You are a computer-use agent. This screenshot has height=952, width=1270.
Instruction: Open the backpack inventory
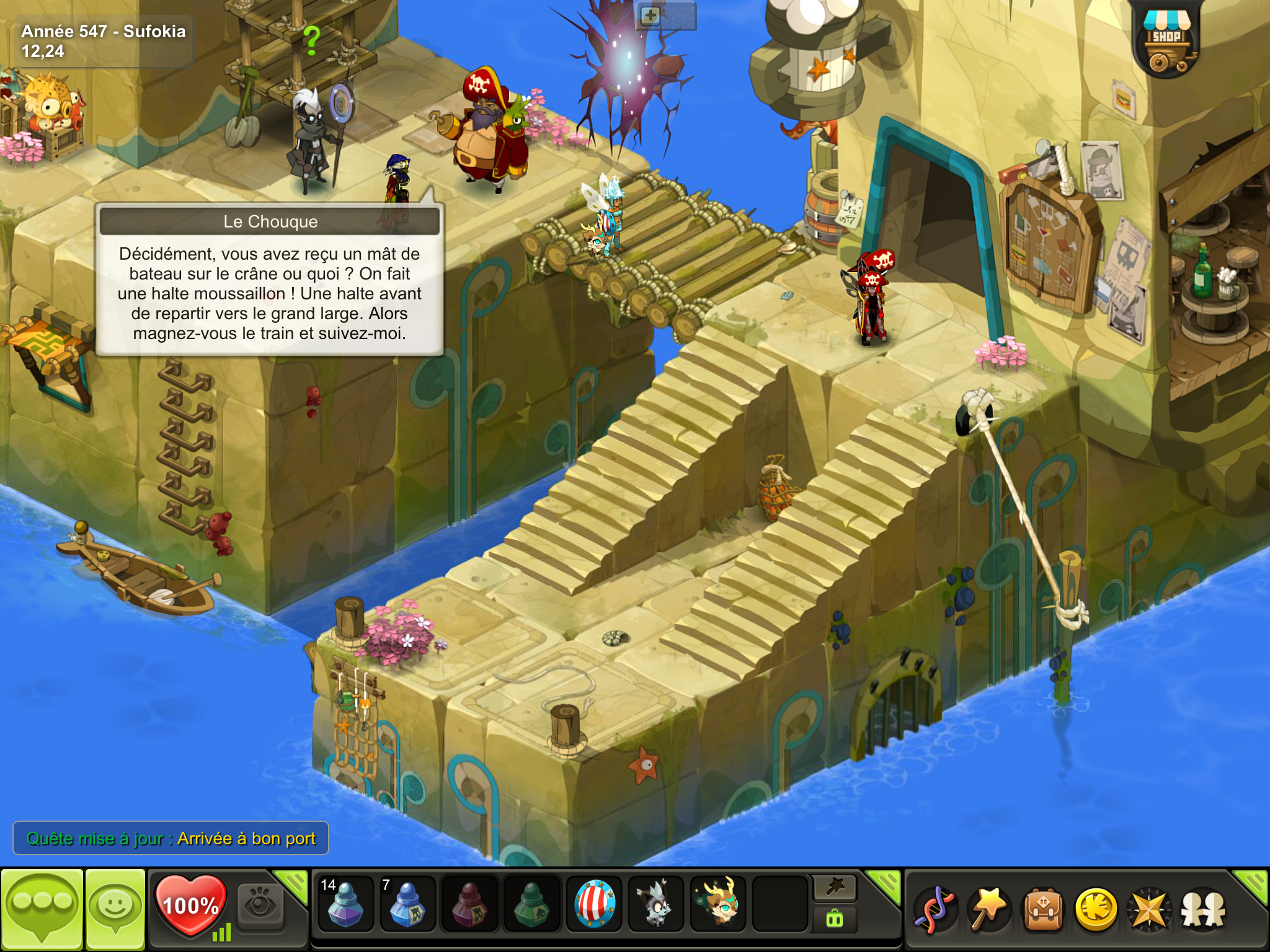(x=1043, y=910)
